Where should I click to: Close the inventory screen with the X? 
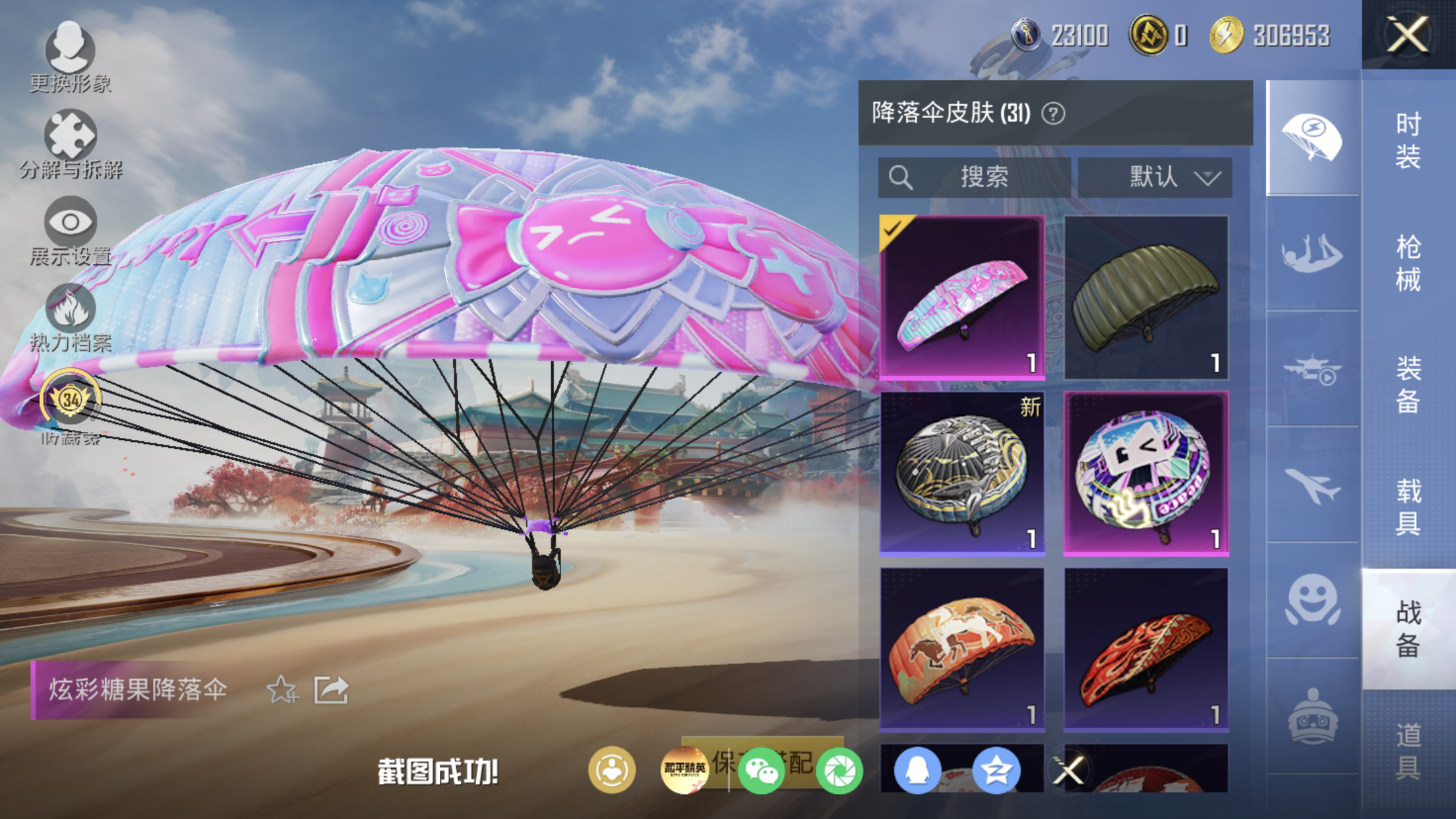coord(1408,34)
